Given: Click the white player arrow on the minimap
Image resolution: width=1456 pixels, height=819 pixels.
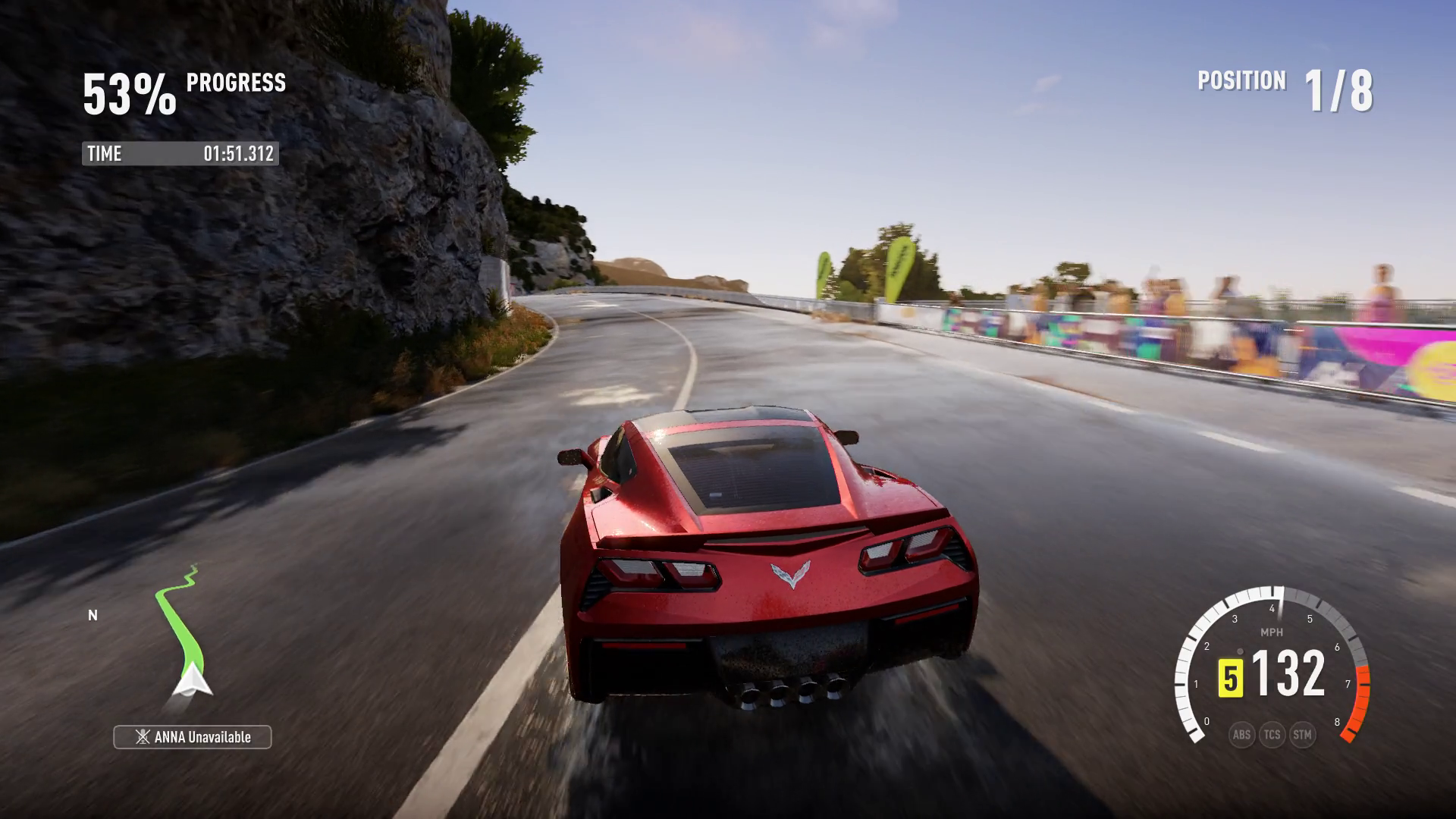Looking at the screenshot, I should pyautogui.click(x=193, y=679).
